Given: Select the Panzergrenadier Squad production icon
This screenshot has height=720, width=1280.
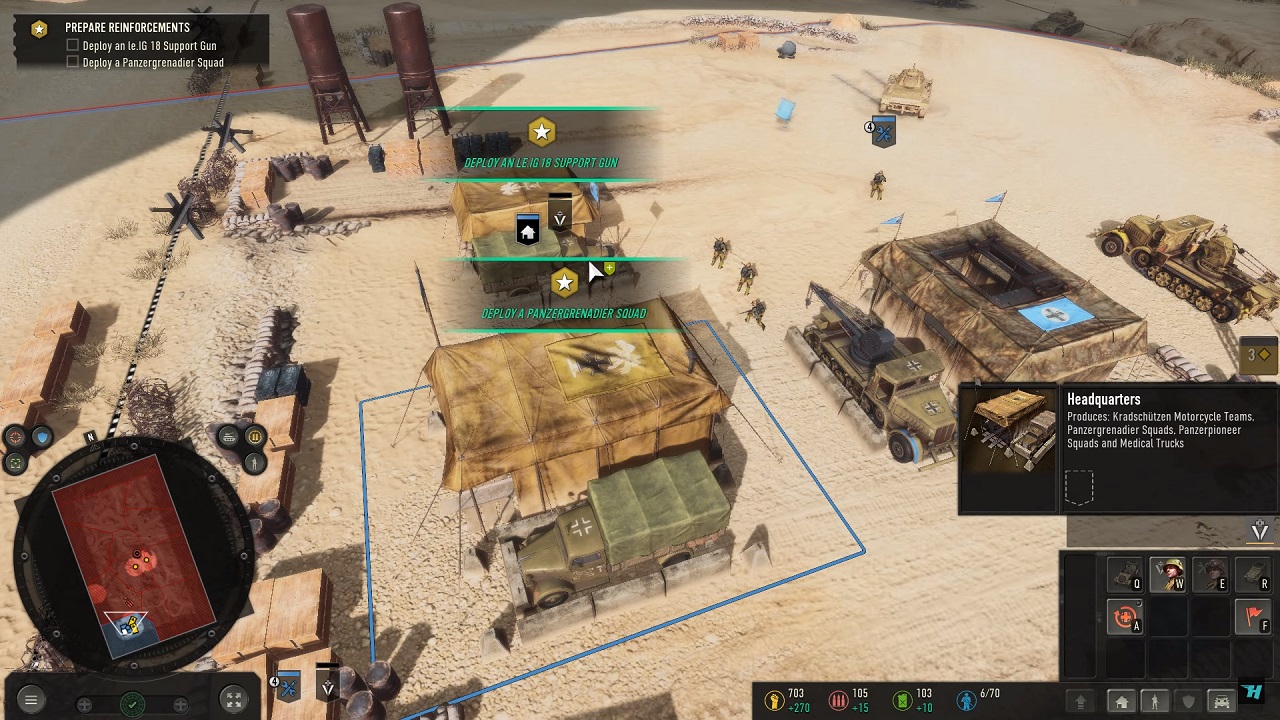Looking at the screenshot, I should tap(1167, 575).
